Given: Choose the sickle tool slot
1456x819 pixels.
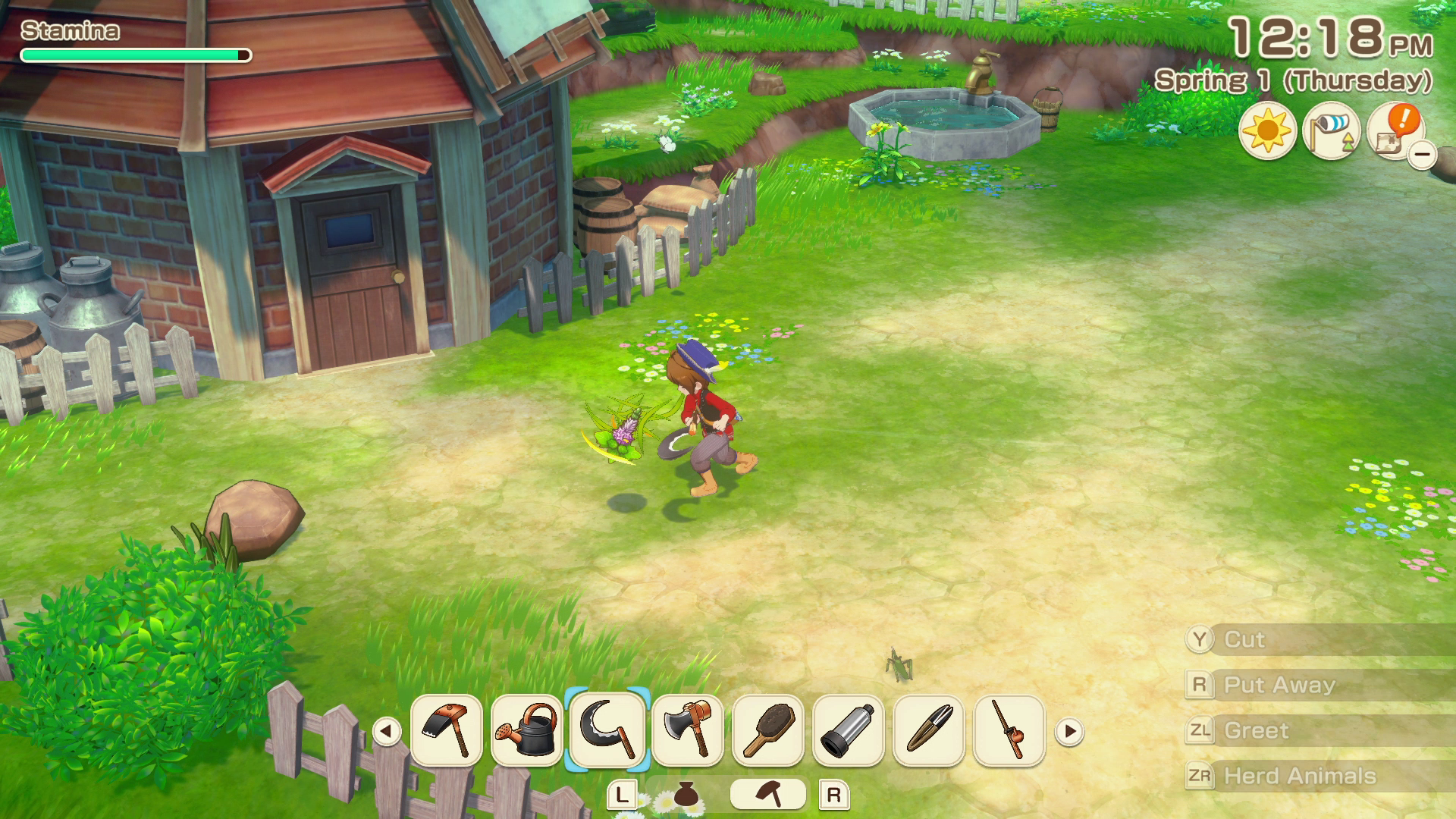Looking at the screenshot, I should click(607, 730).
